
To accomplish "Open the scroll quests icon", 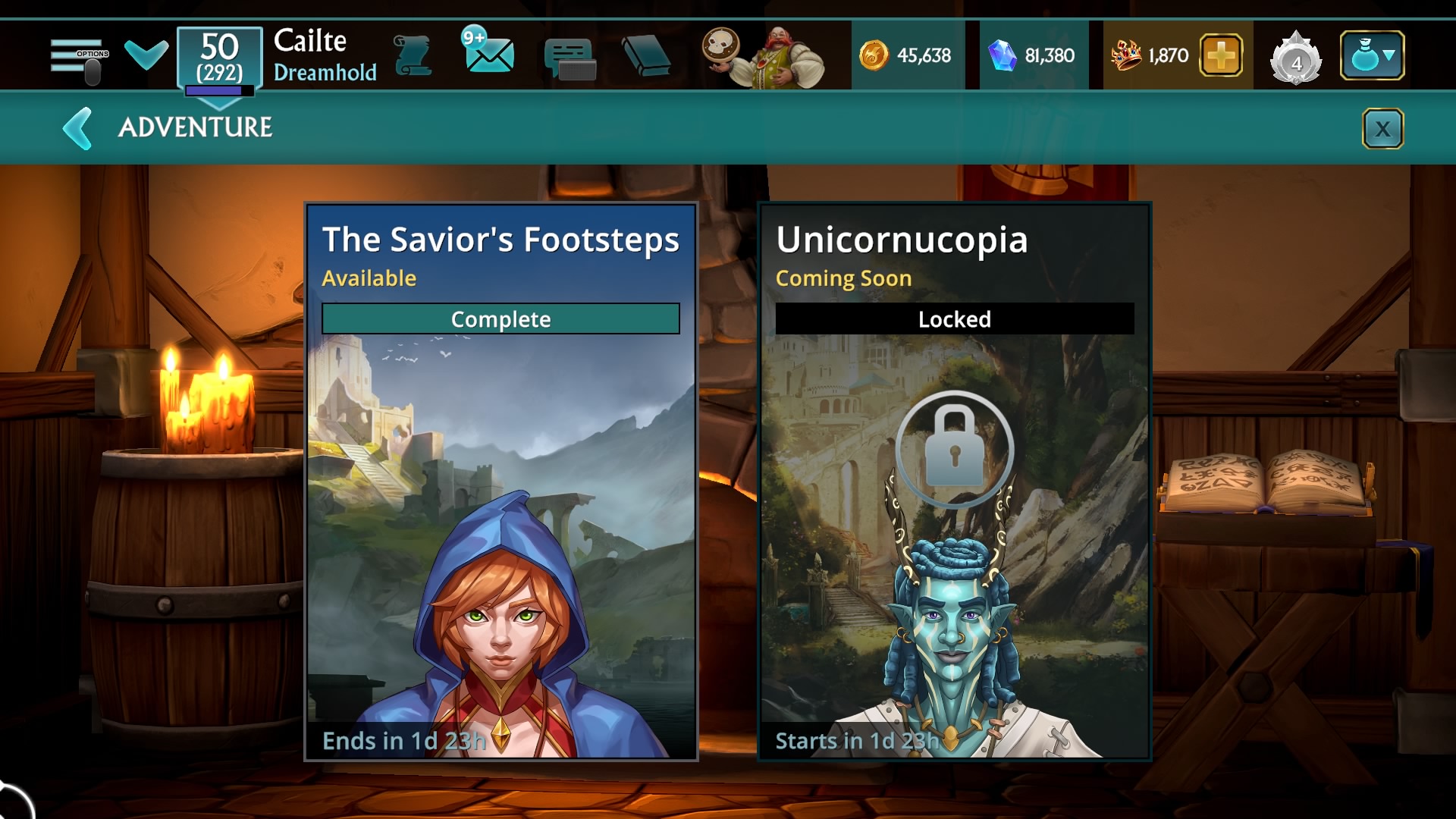I will coord(413,56).
